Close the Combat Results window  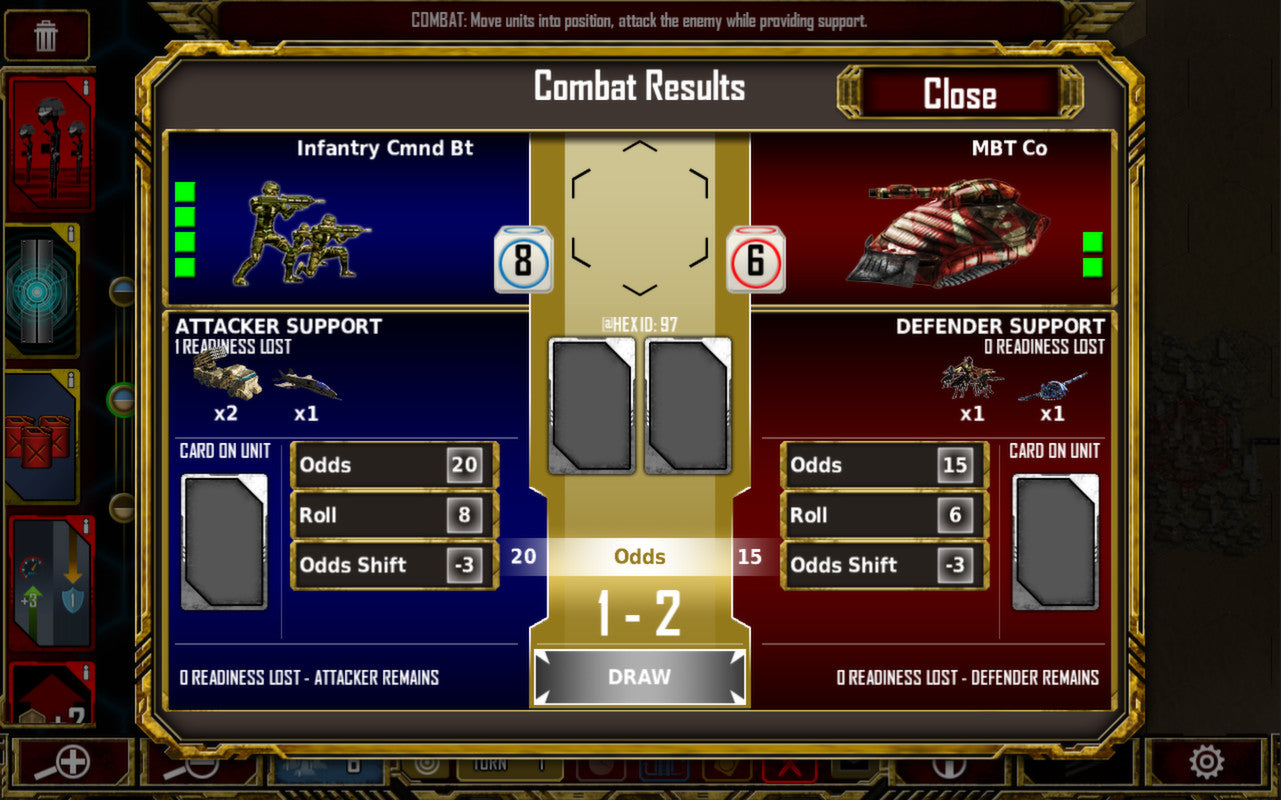pyautogui.click(x=959, y=94)
